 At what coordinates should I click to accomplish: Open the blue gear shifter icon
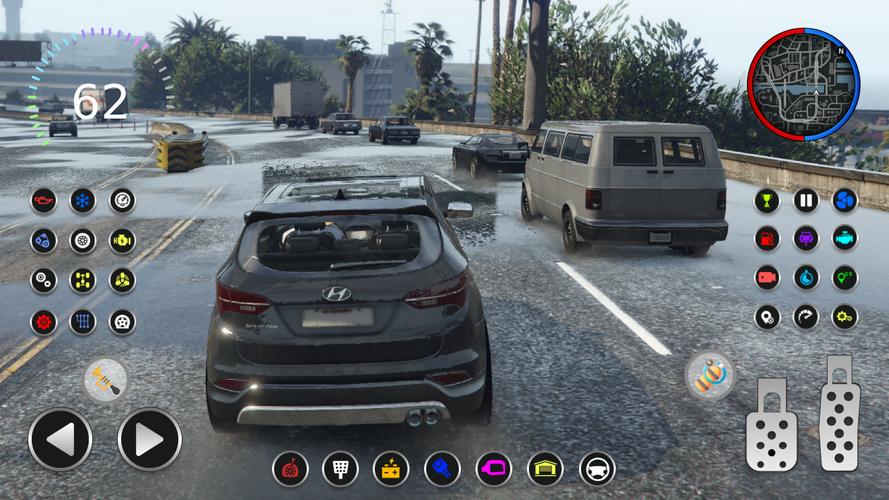[x=83, y=322]
